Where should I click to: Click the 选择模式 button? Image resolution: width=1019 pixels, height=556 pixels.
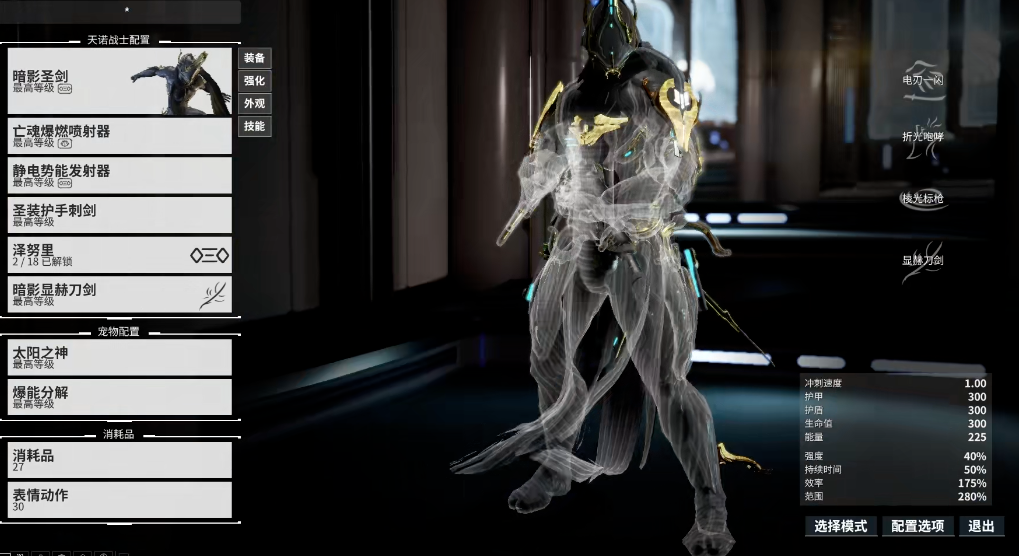click(840, 527)
